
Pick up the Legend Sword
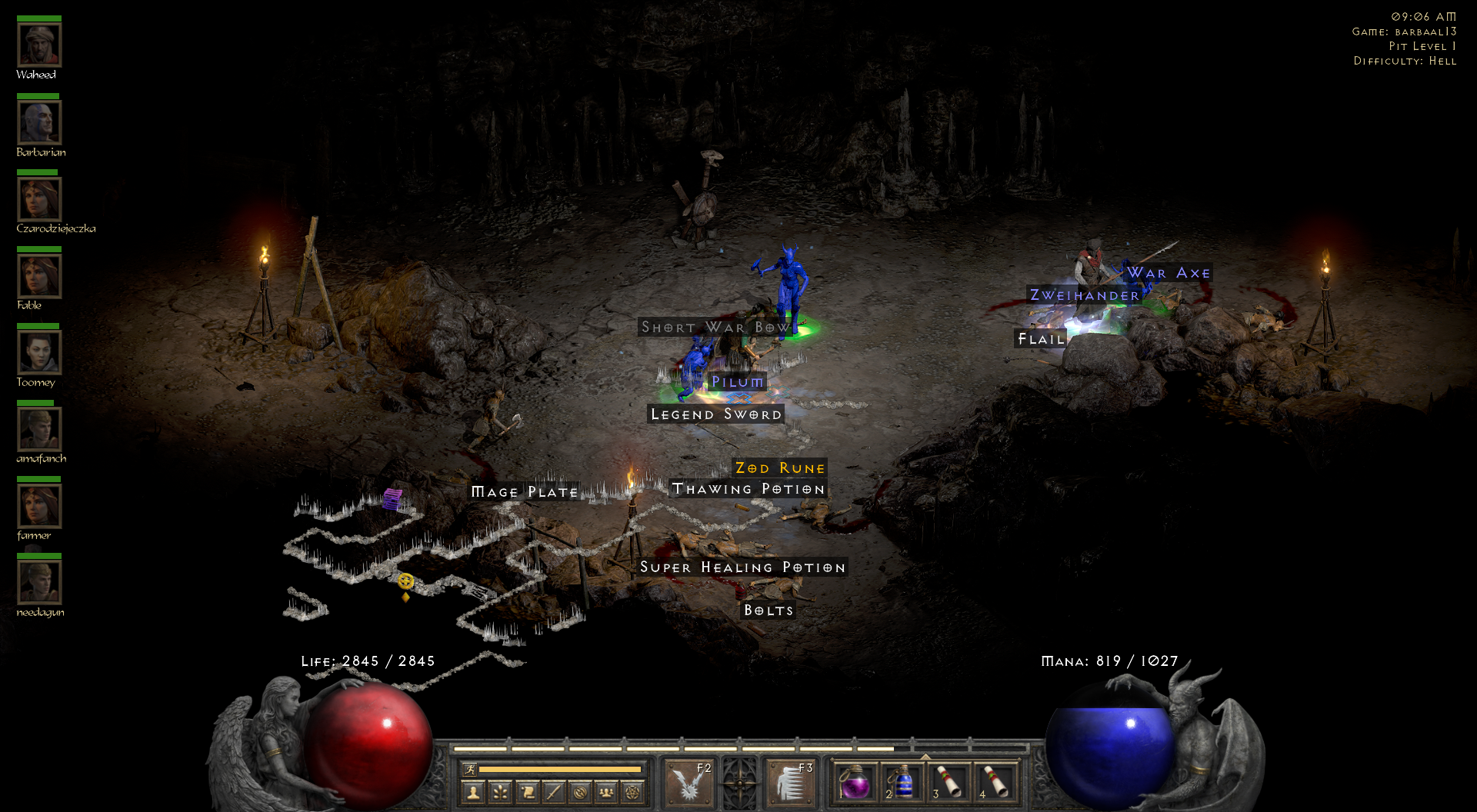point(716,414)
